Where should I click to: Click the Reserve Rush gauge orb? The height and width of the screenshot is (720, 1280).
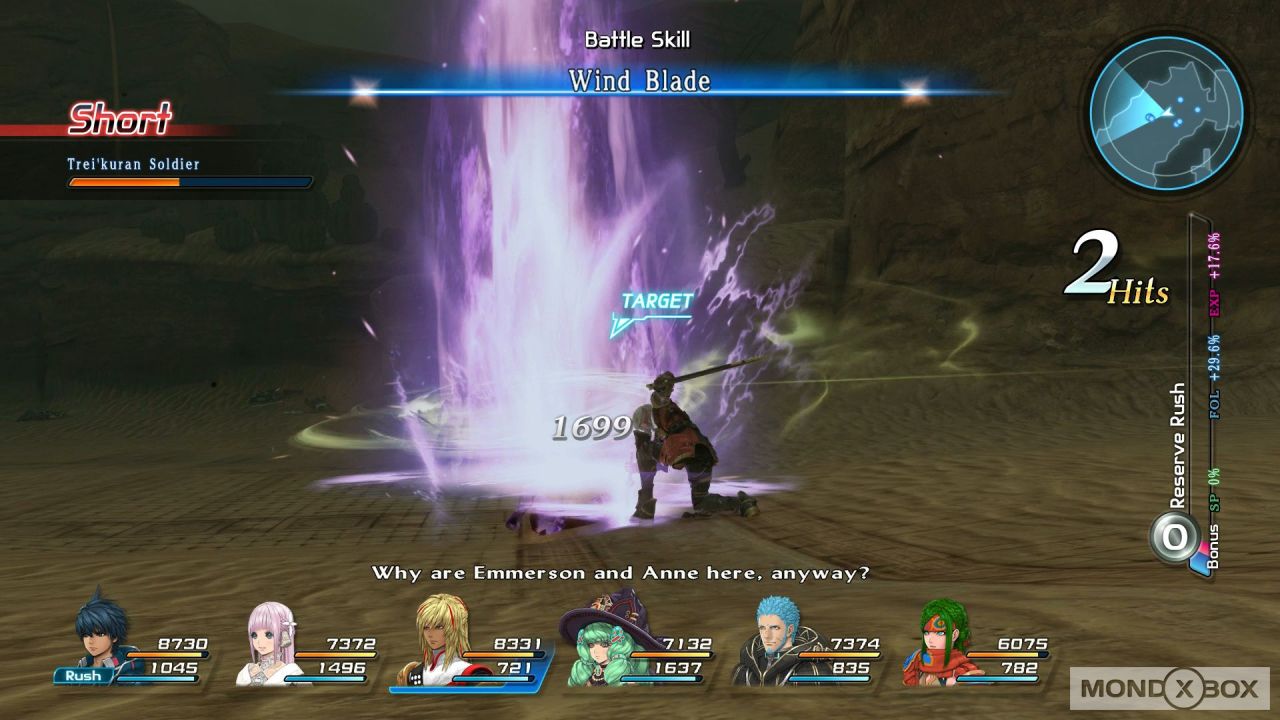pyautogui.click(x=1174, y=536)
